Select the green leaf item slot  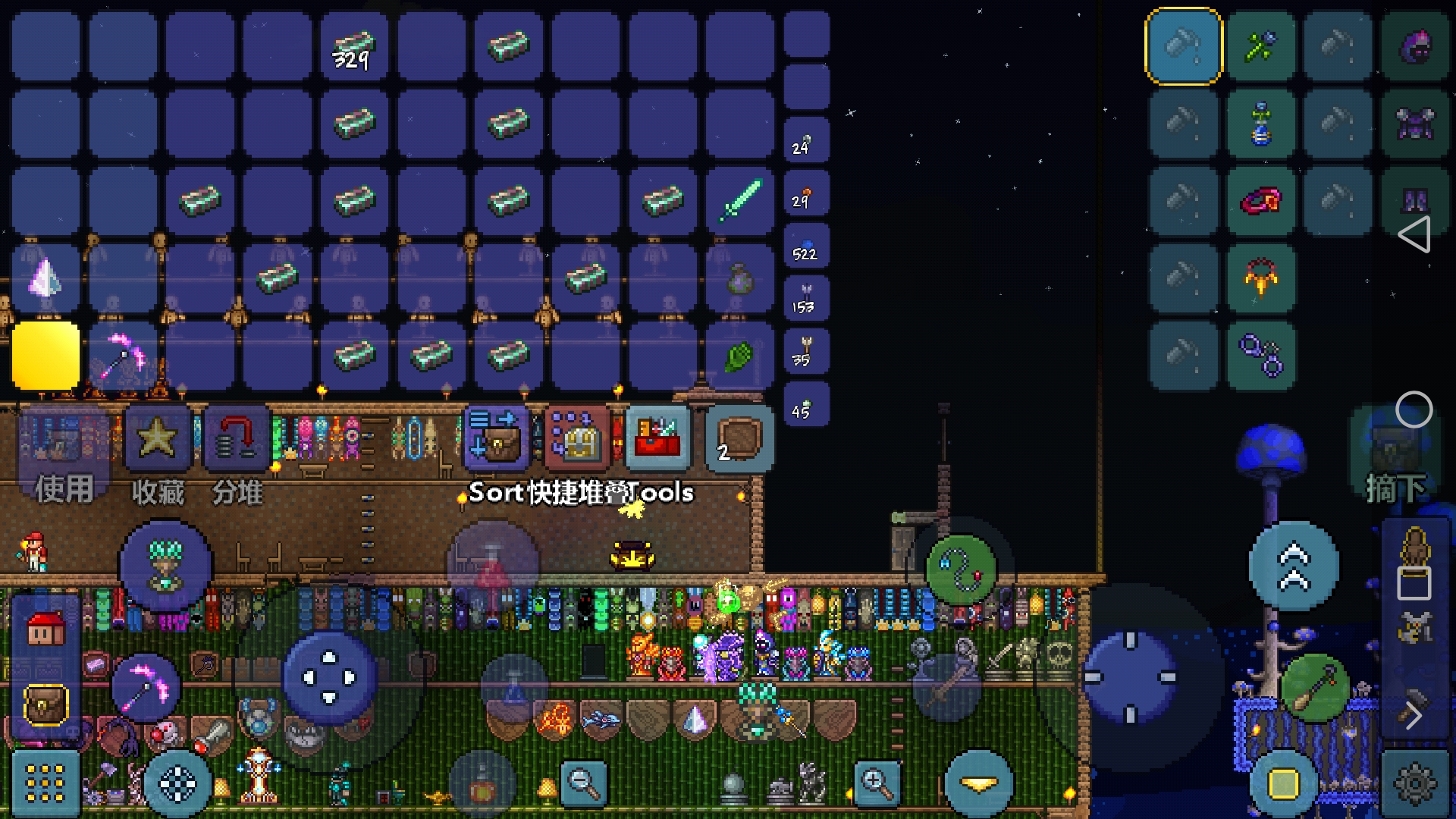(x=740, y=356)
